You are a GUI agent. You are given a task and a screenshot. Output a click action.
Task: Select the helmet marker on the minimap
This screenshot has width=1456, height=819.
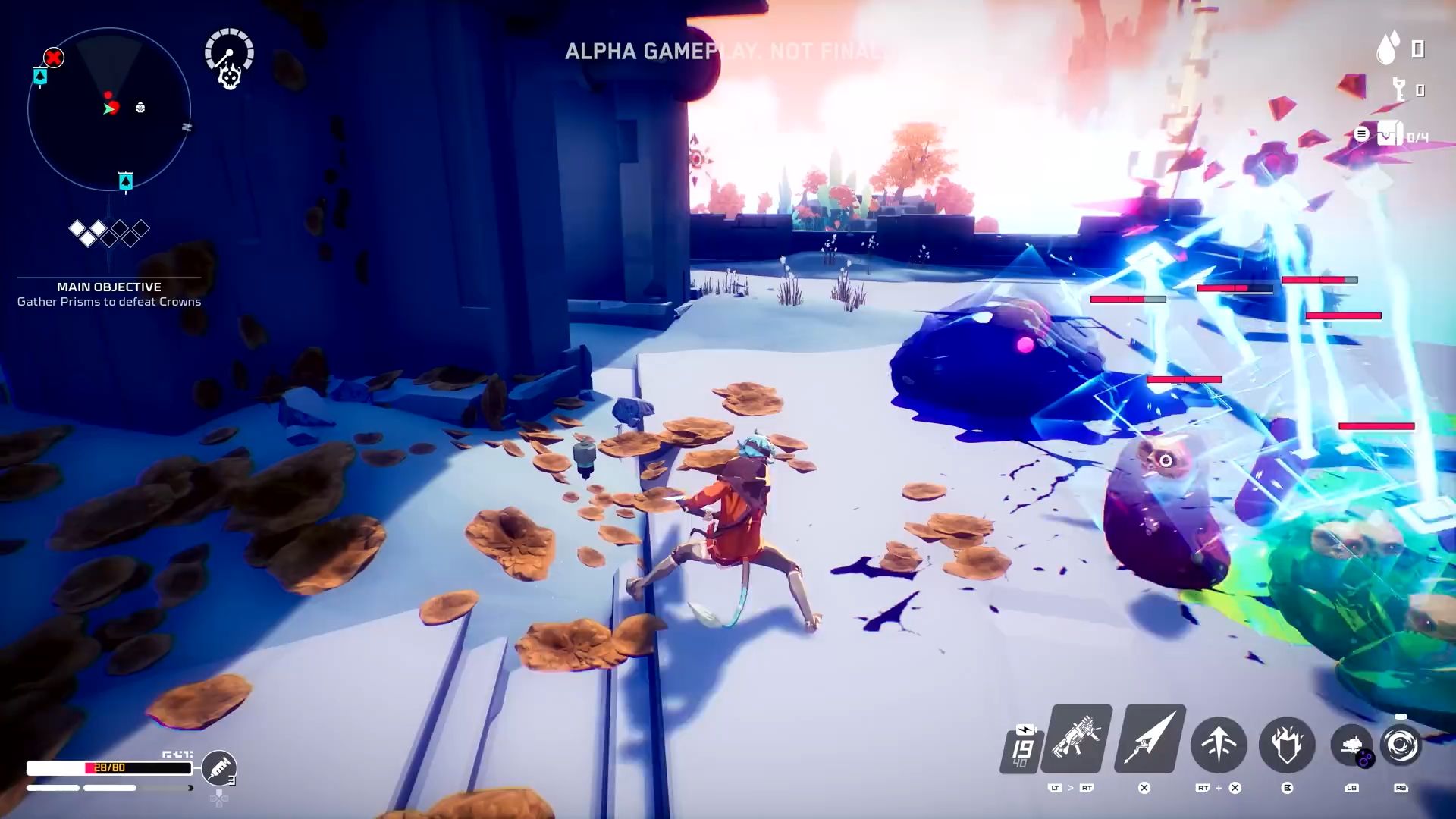(x=140, y=108)
